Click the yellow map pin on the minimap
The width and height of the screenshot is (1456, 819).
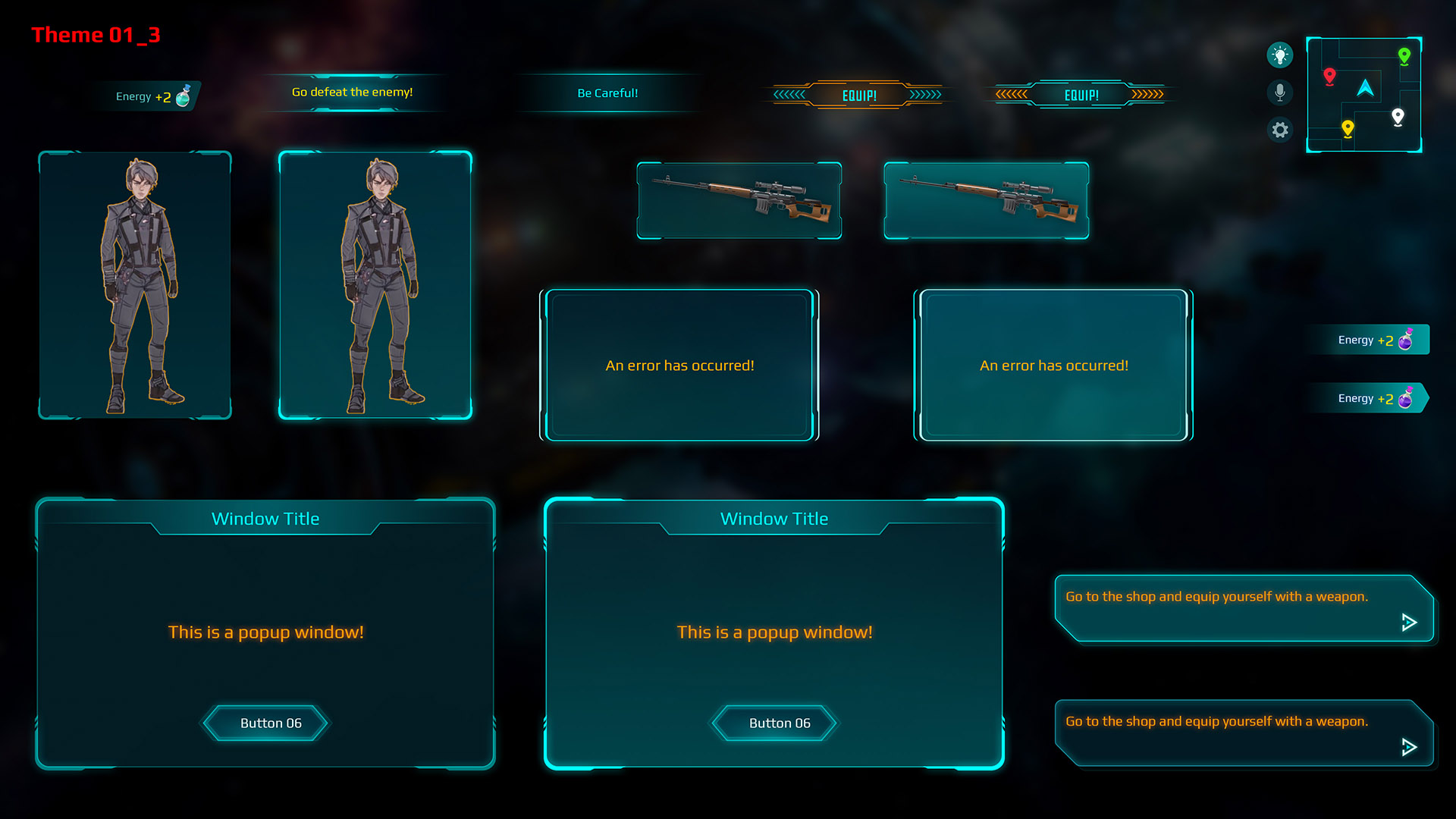(1348, 128)
